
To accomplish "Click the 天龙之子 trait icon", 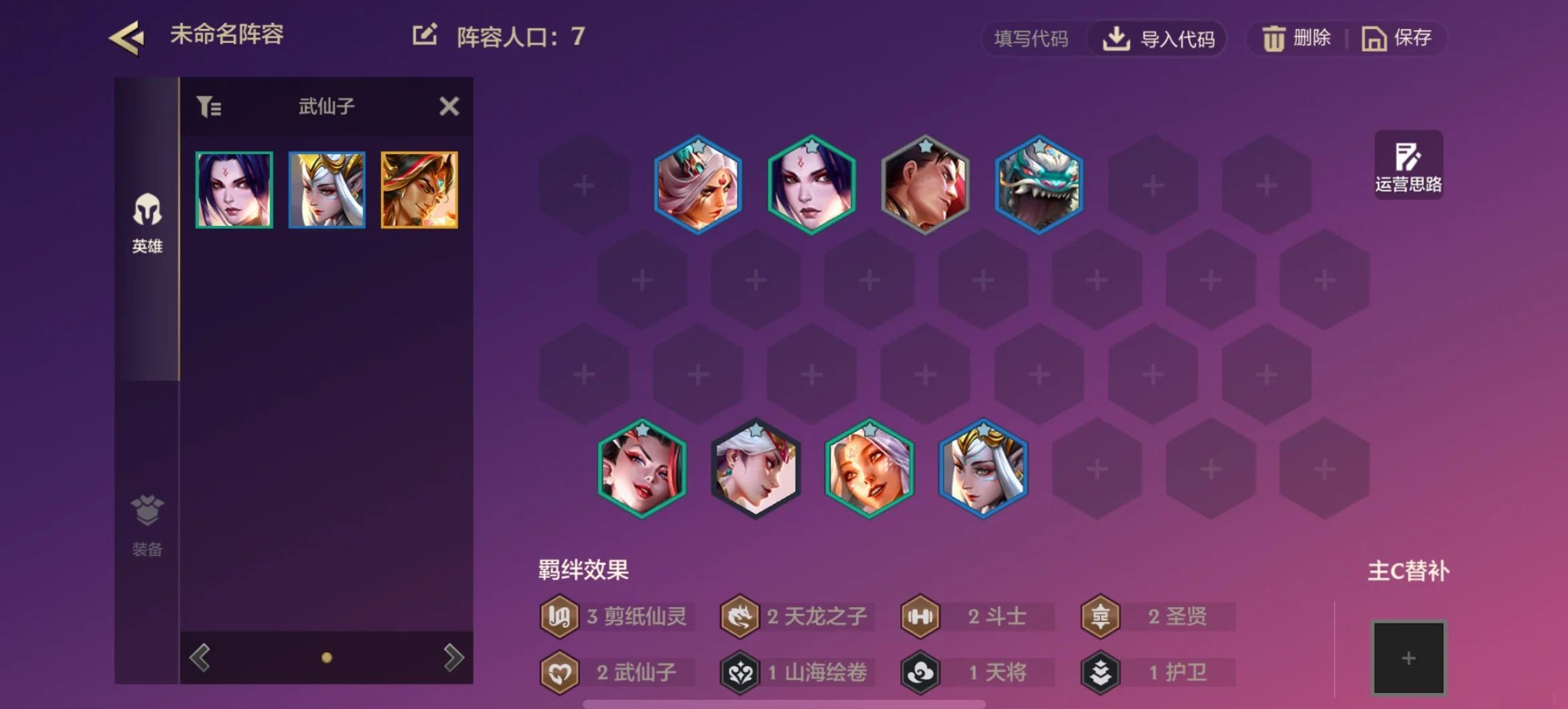I will point(739,617).
